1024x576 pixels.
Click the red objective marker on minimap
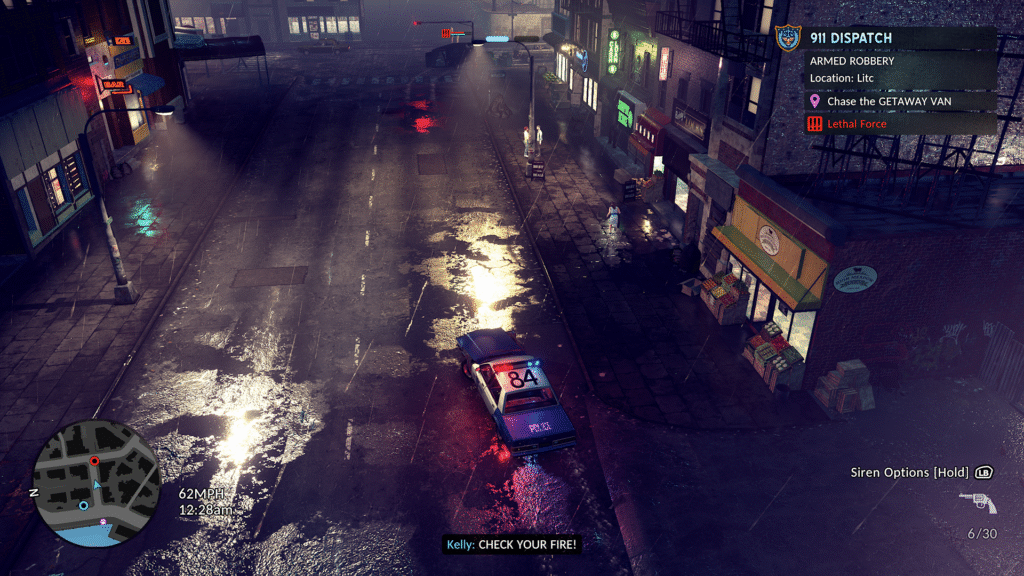94,461
